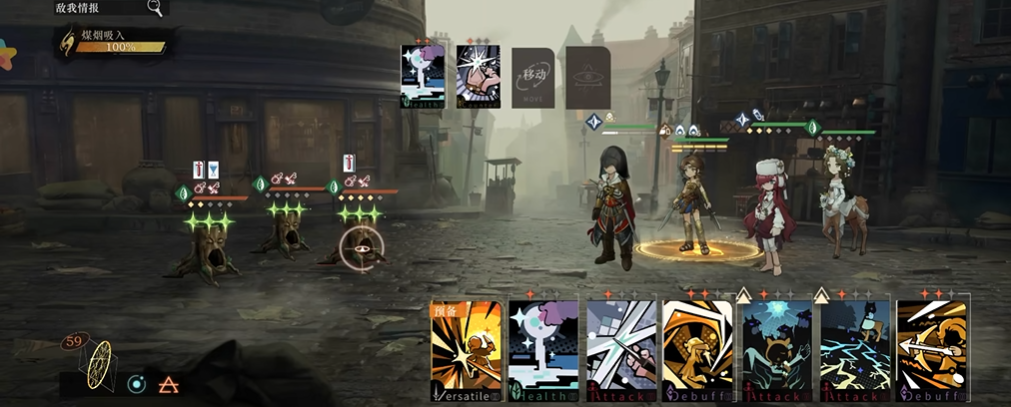Screen dimensions: 1011x407
Task: Activate the blue orb tuning skill
Action: pos(136,384)
